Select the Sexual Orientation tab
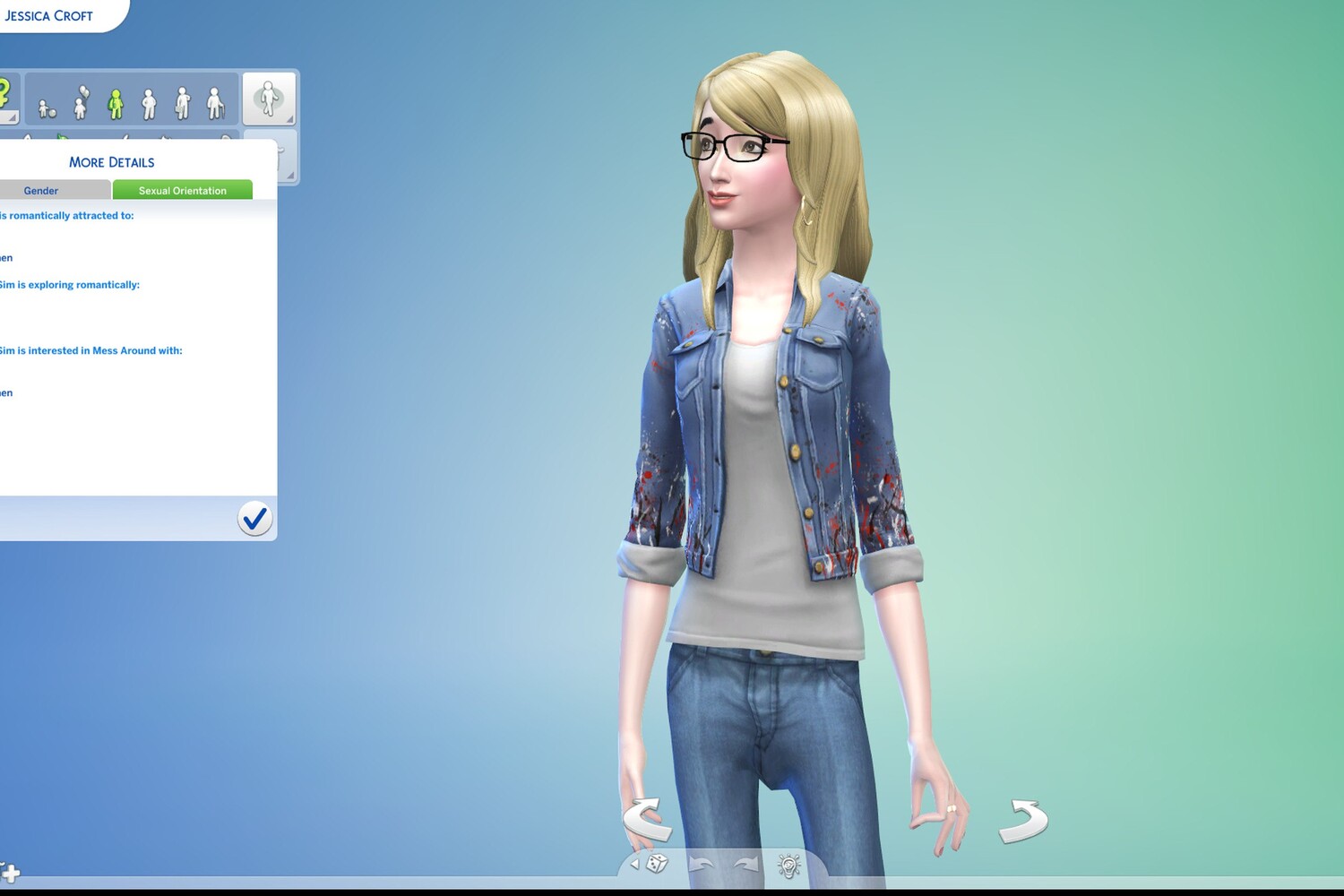Screen dimensions: 1344x896 coord(182,191)
